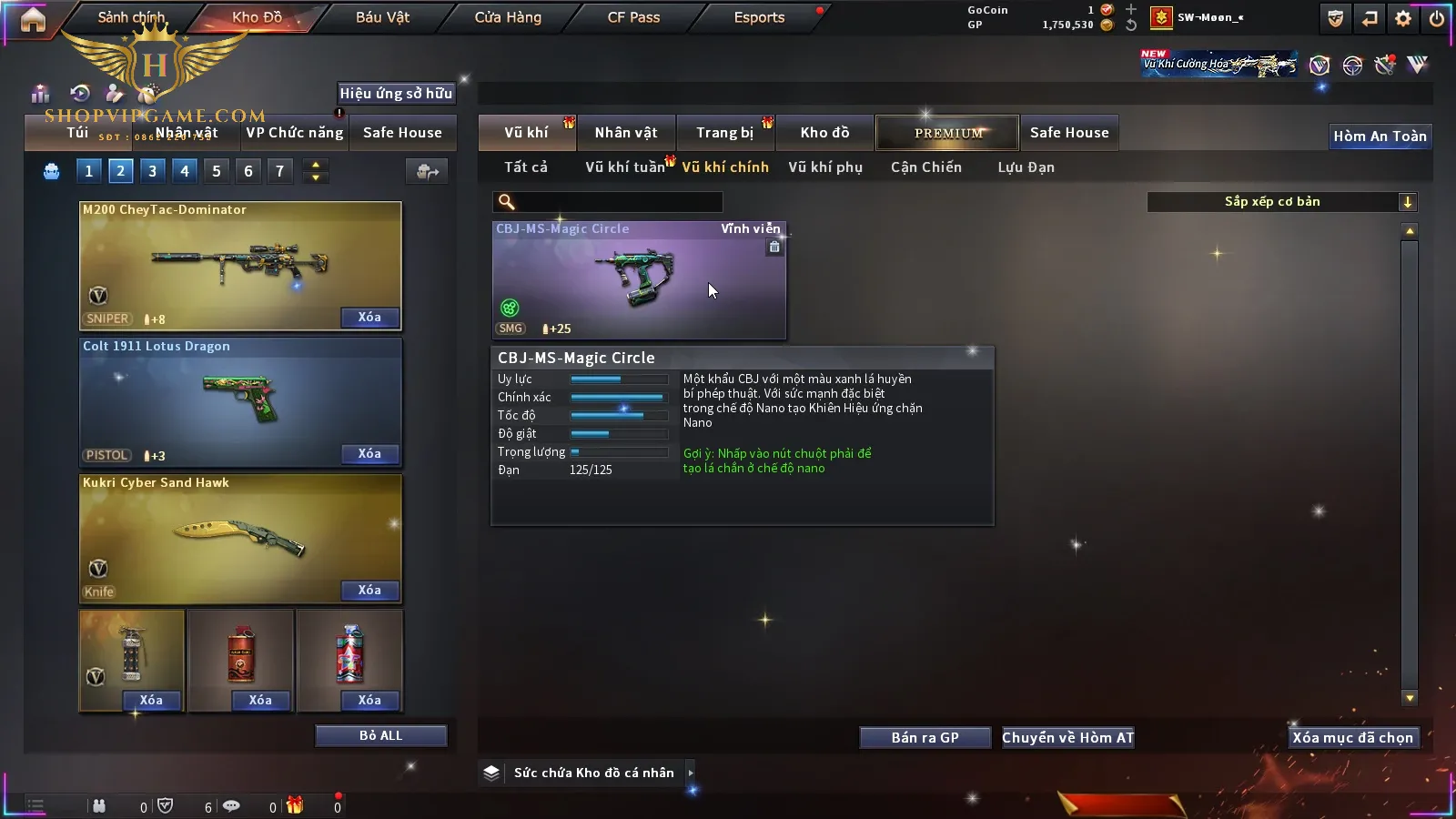Choose bag slot number 3
1456x819 pixels.
click(x=152, y=171)
